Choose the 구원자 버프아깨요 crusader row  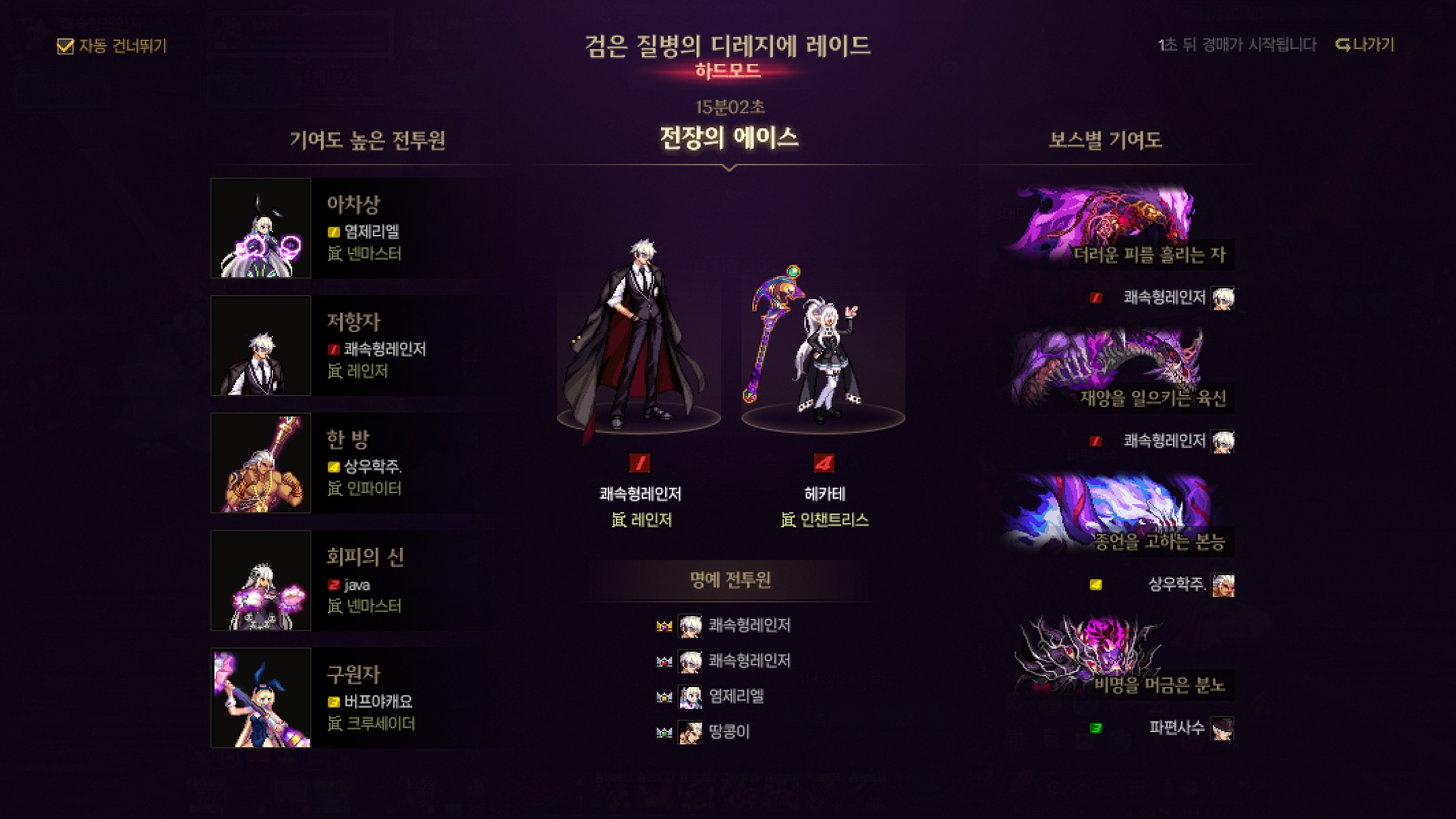(x=356, y=698)
